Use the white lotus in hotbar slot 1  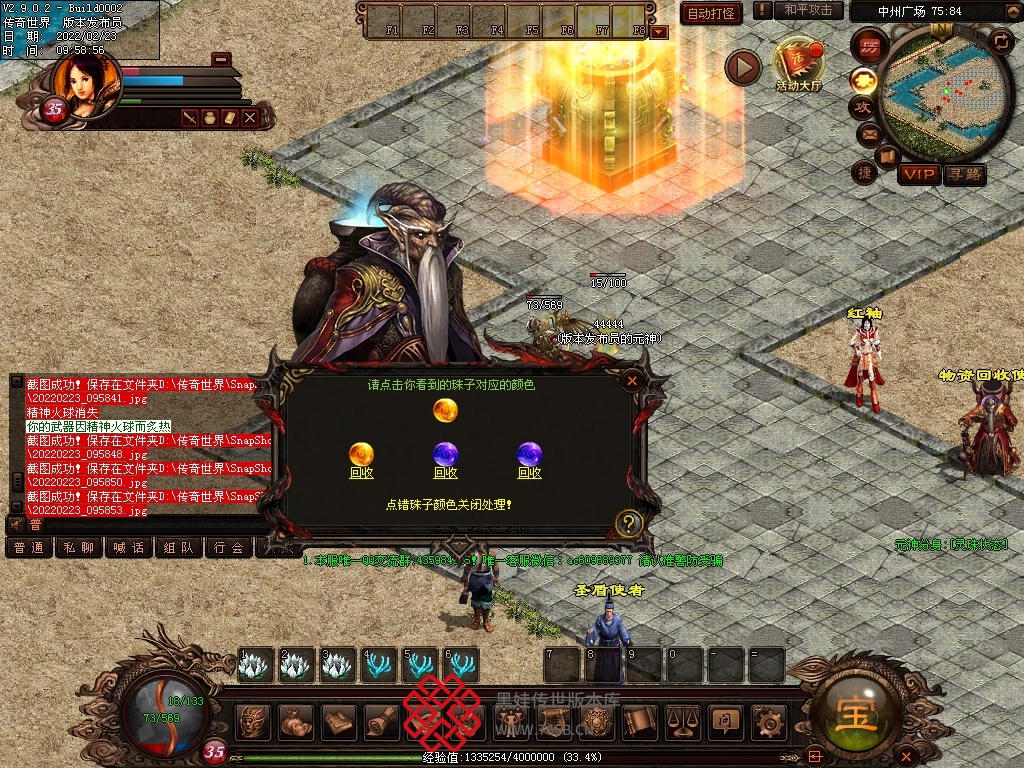(255, 665)
